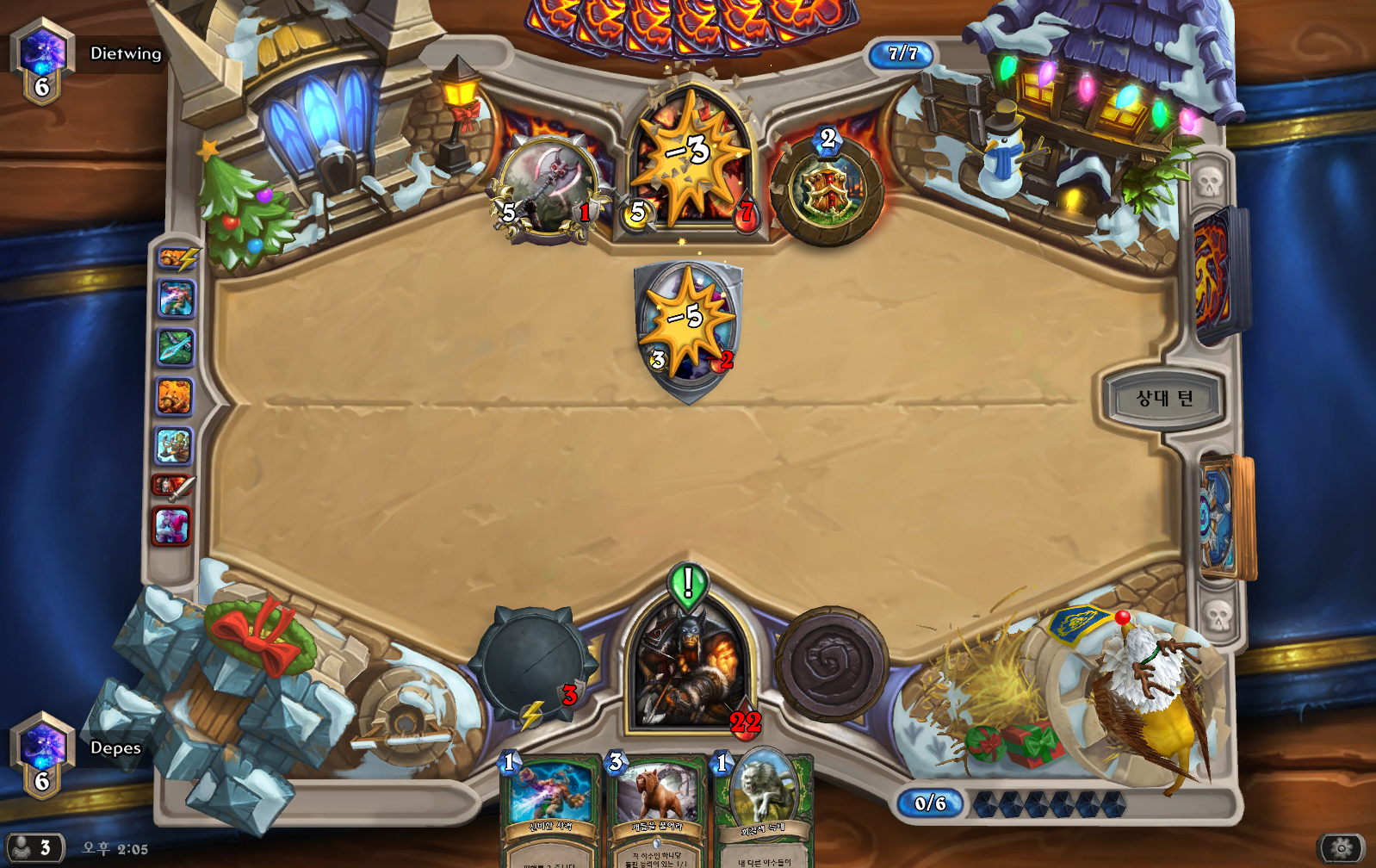The height and width of the screenshot is (868, 1376).
Task: Inspect the opponent's axe weapon
Action: [548, 188]
